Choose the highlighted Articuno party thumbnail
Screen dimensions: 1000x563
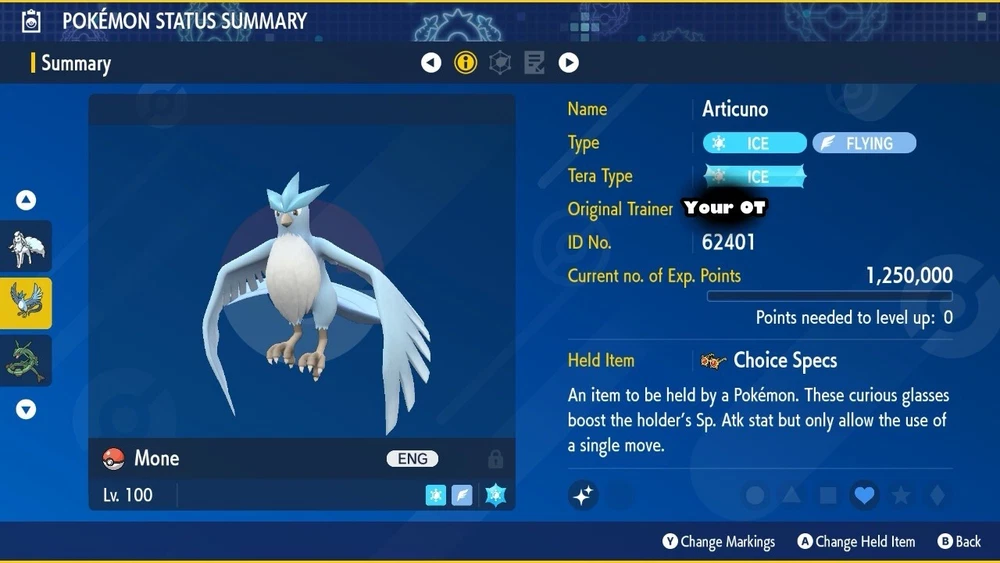26,304
